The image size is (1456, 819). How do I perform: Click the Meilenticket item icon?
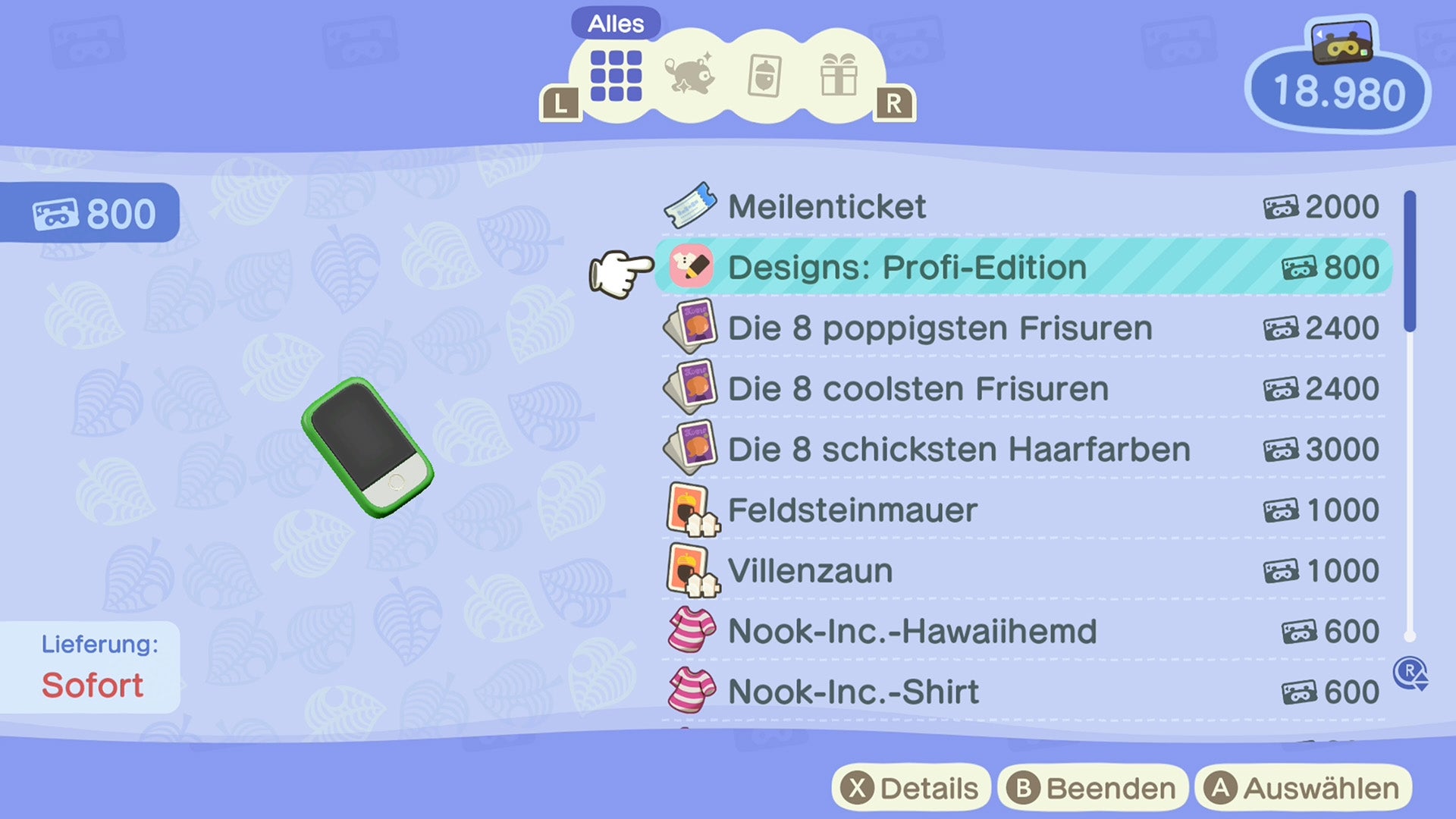pos(691,206)
